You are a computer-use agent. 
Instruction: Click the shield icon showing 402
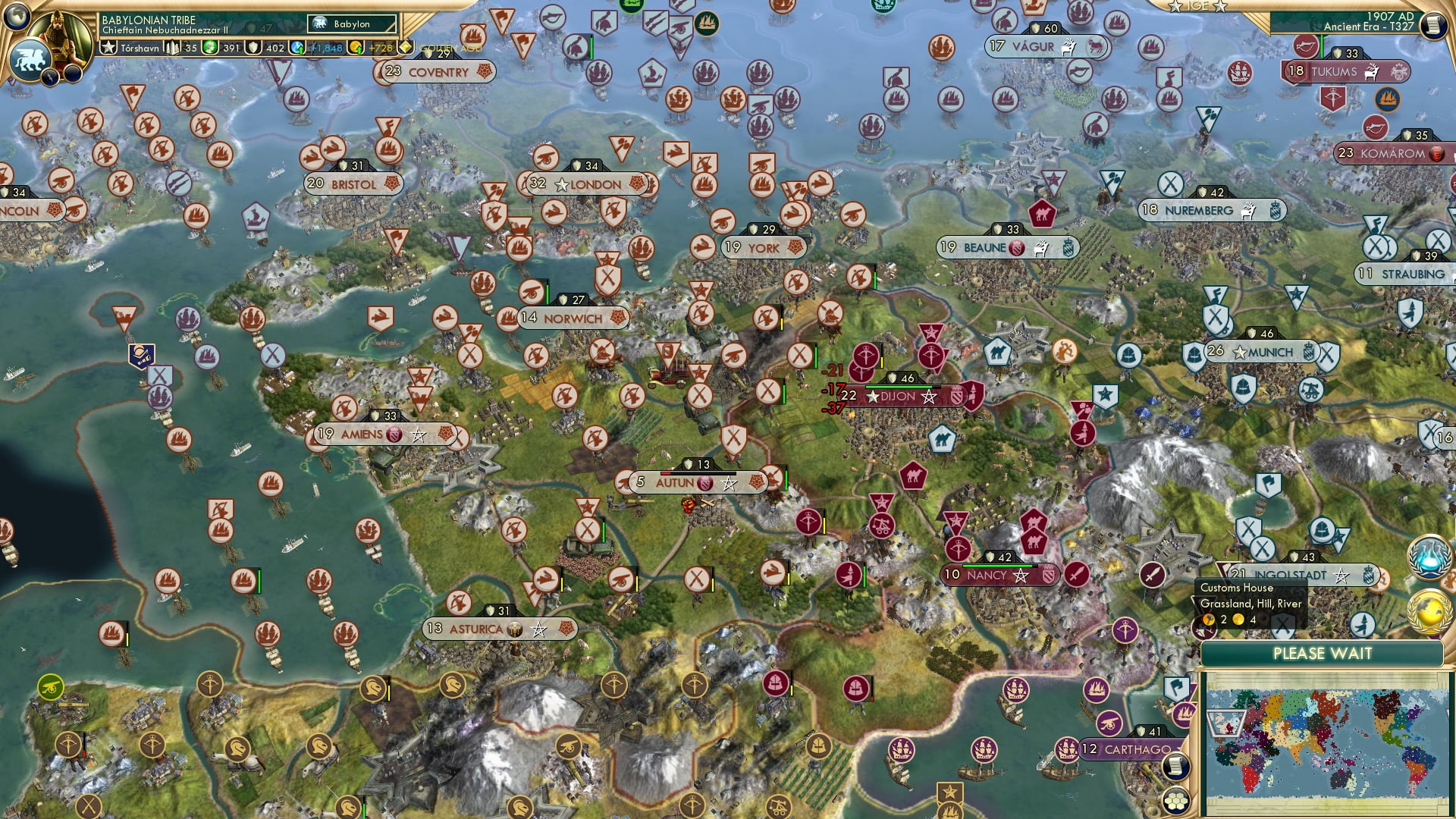tap(253, 47)
